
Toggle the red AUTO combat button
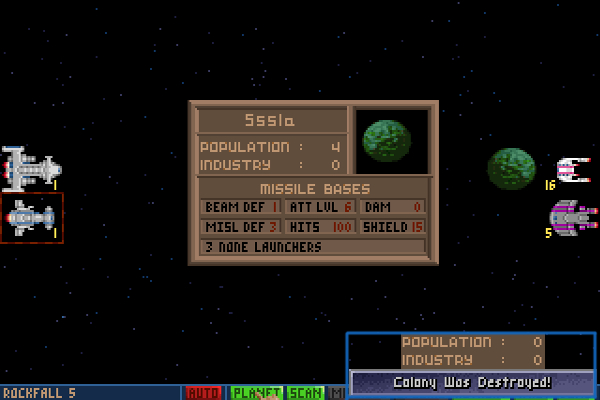(x=204, y=393)
